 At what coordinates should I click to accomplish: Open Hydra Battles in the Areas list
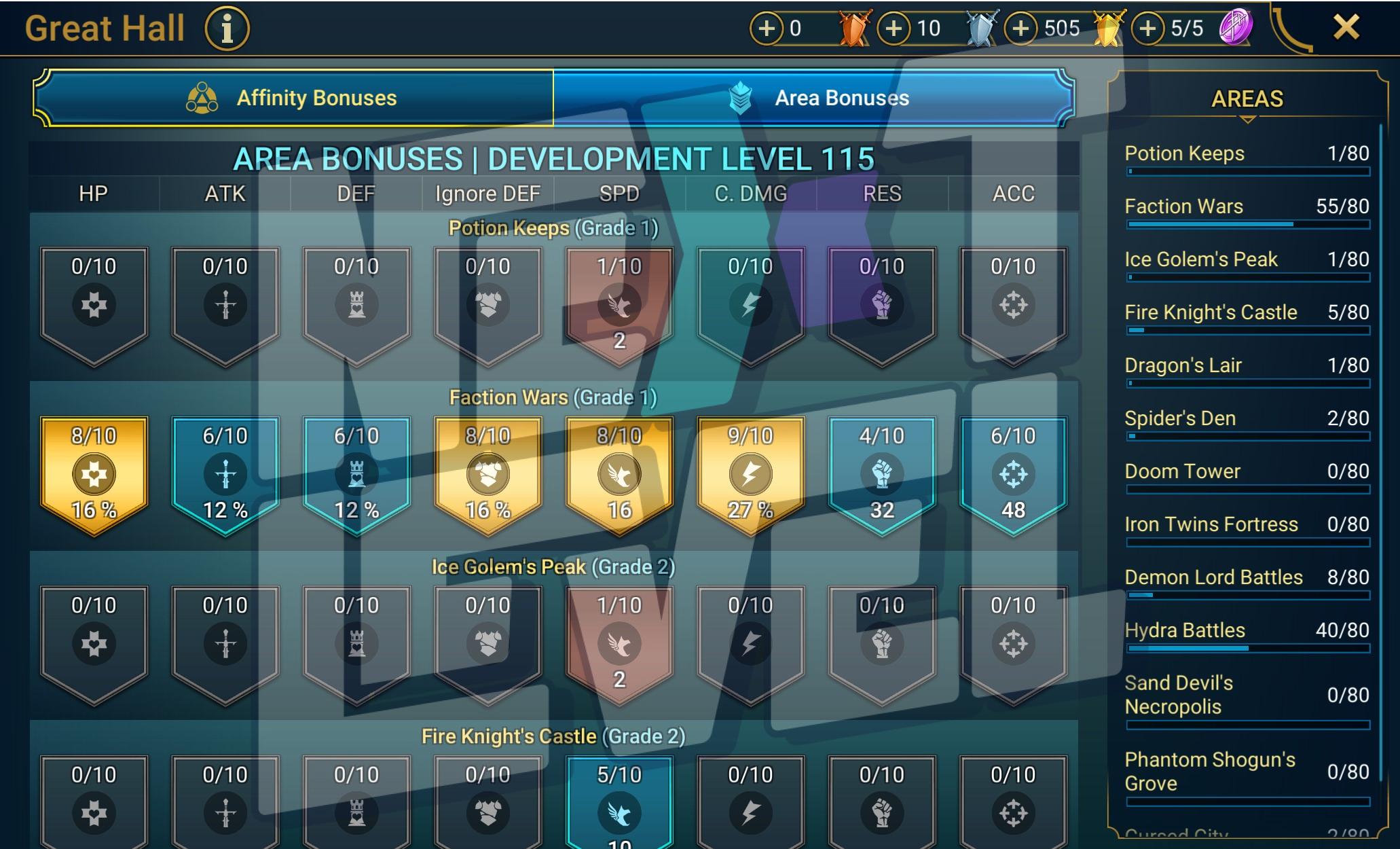click(1247, 632)
